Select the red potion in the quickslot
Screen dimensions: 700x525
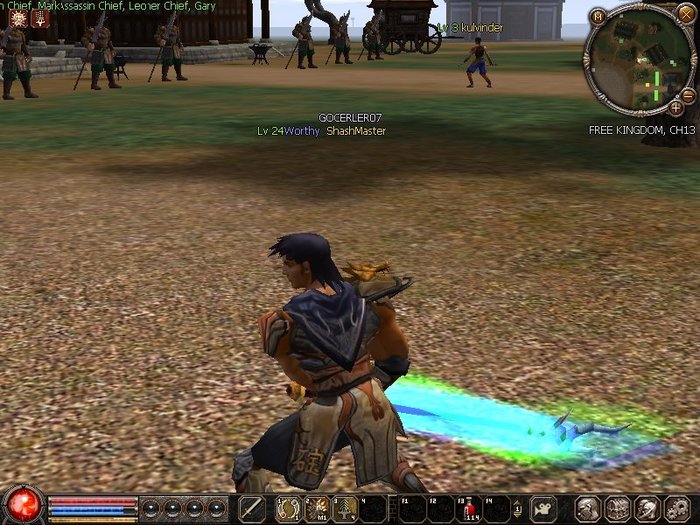468,508
